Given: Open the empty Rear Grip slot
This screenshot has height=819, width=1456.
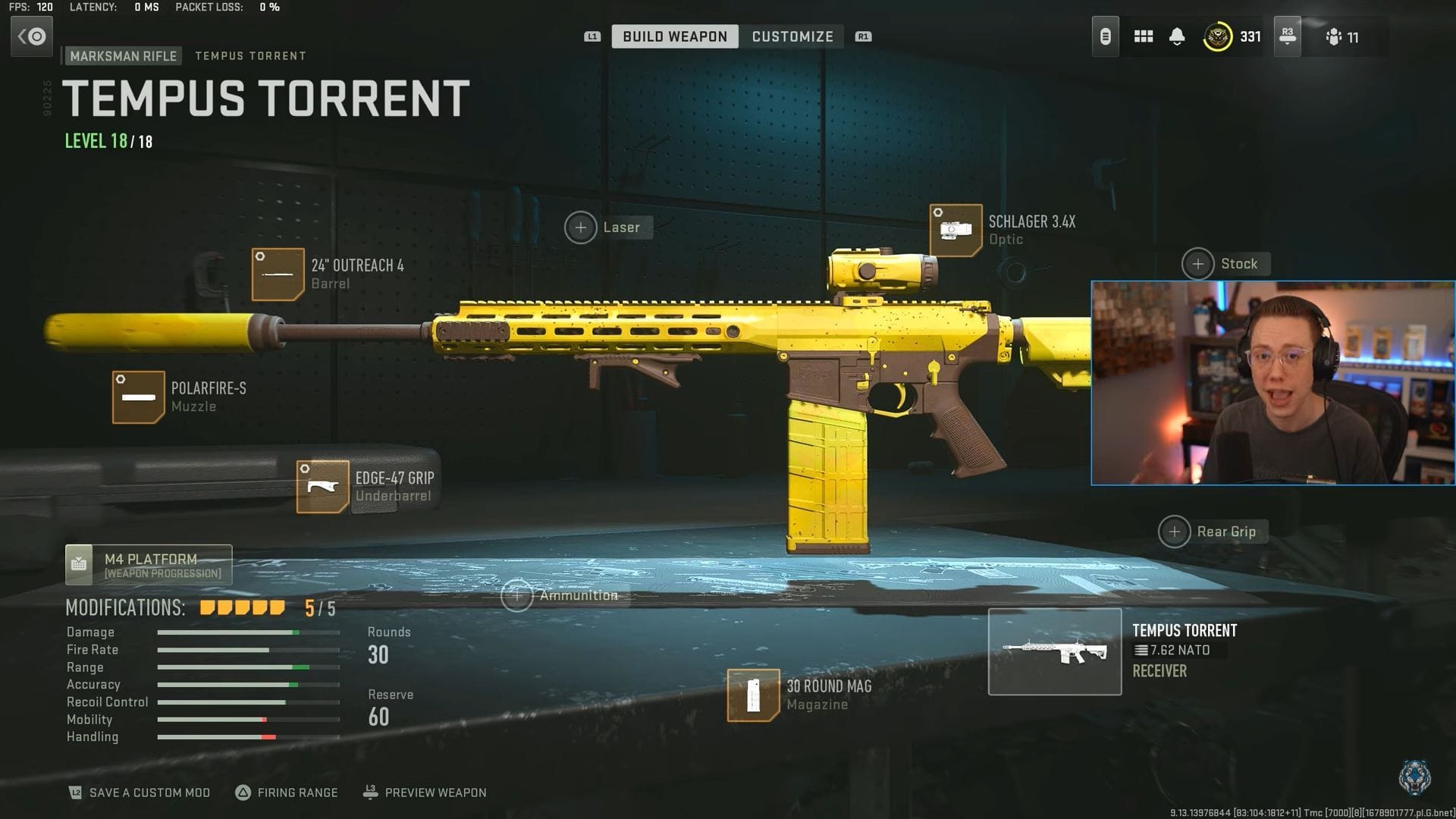Looking at the screenshot, I should point(1175,532).
